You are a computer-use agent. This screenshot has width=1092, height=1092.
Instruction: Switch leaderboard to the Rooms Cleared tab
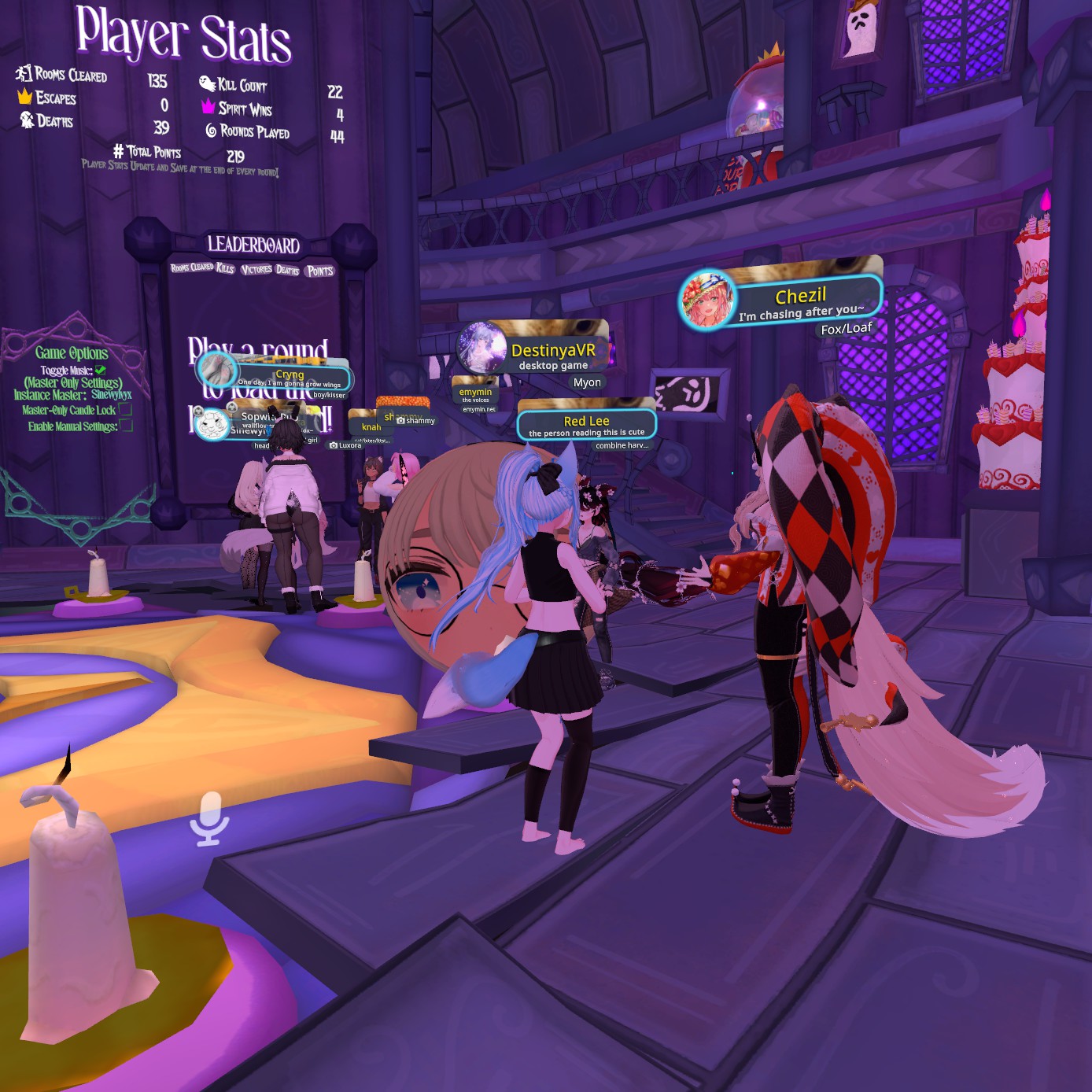click(x=192, y=267)
